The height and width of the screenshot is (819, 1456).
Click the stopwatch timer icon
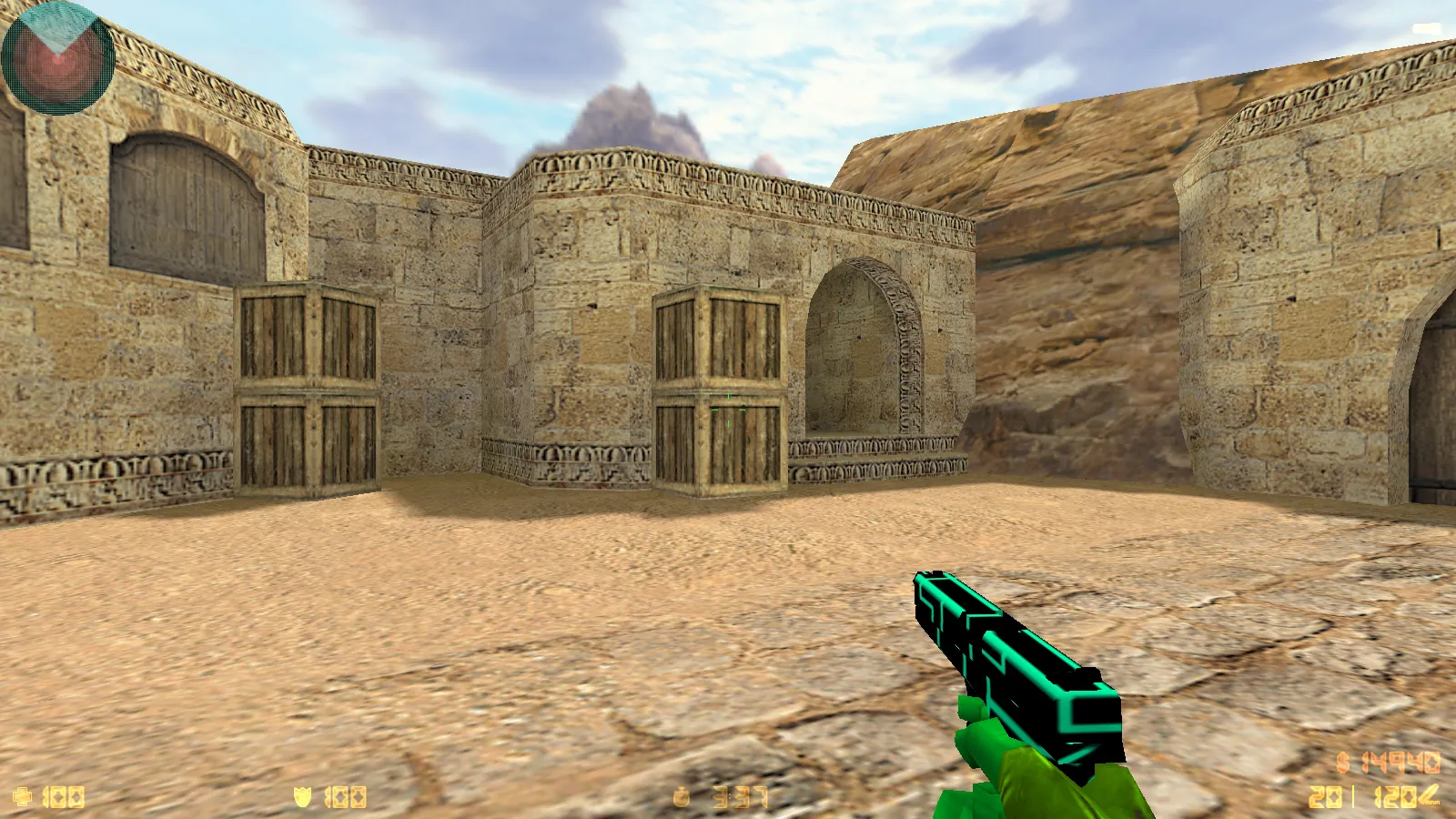[x=682, y=795]
